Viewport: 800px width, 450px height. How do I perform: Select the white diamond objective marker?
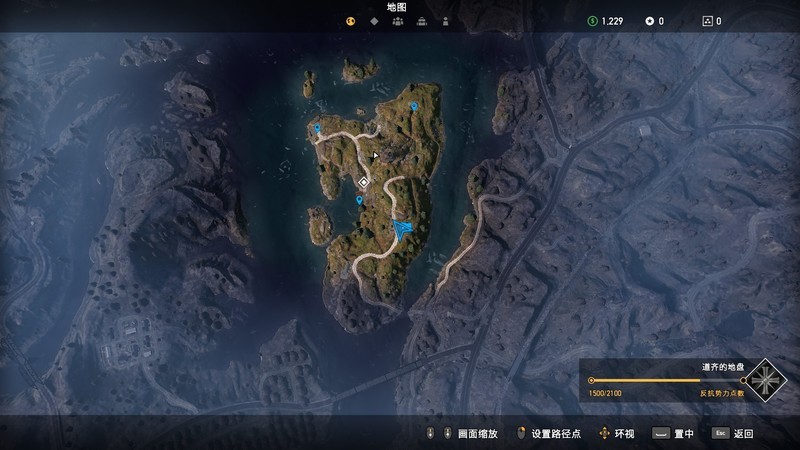[364, 182]
